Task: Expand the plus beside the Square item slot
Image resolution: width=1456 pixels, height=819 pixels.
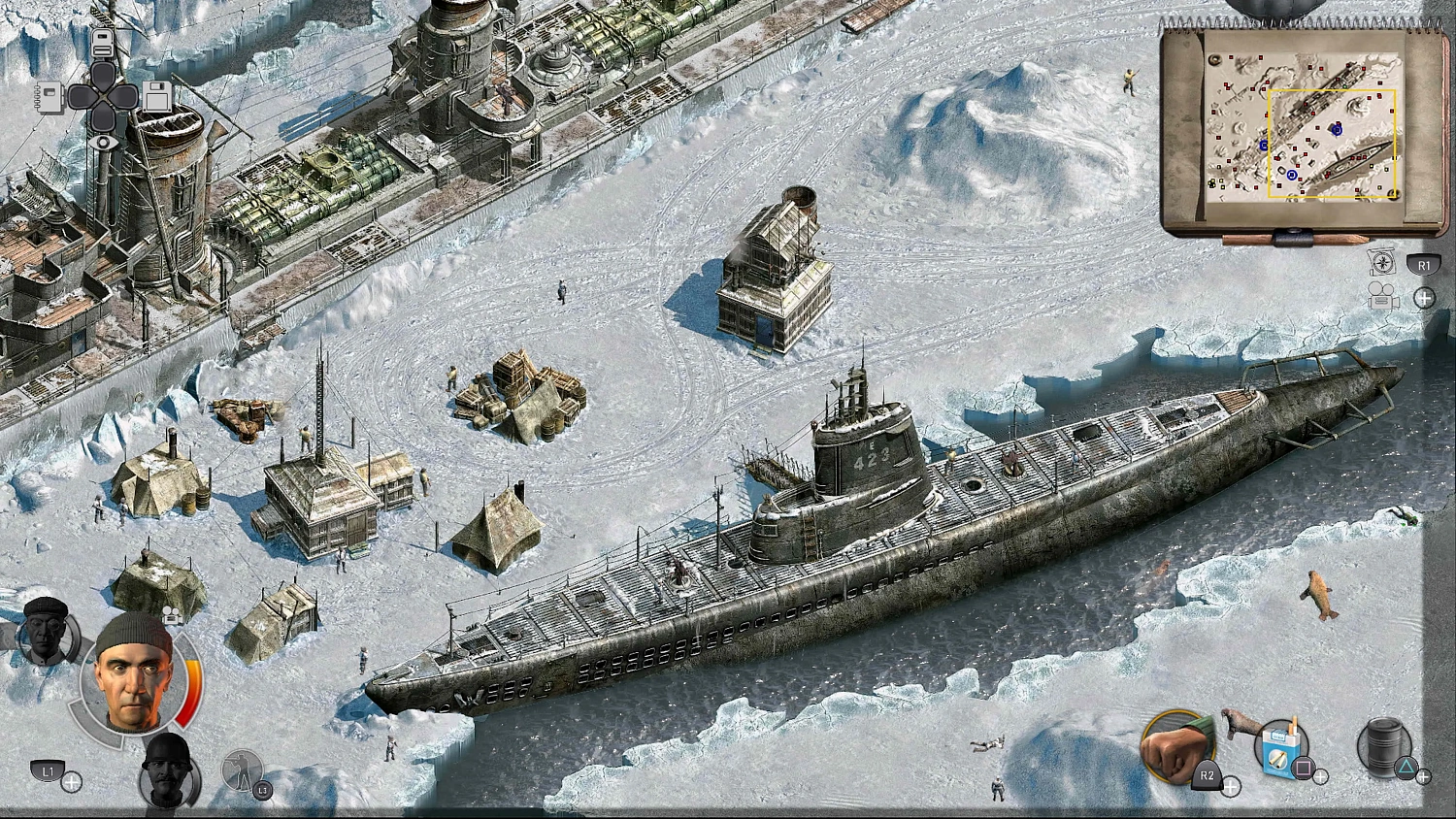Action: click(1321, 776)
